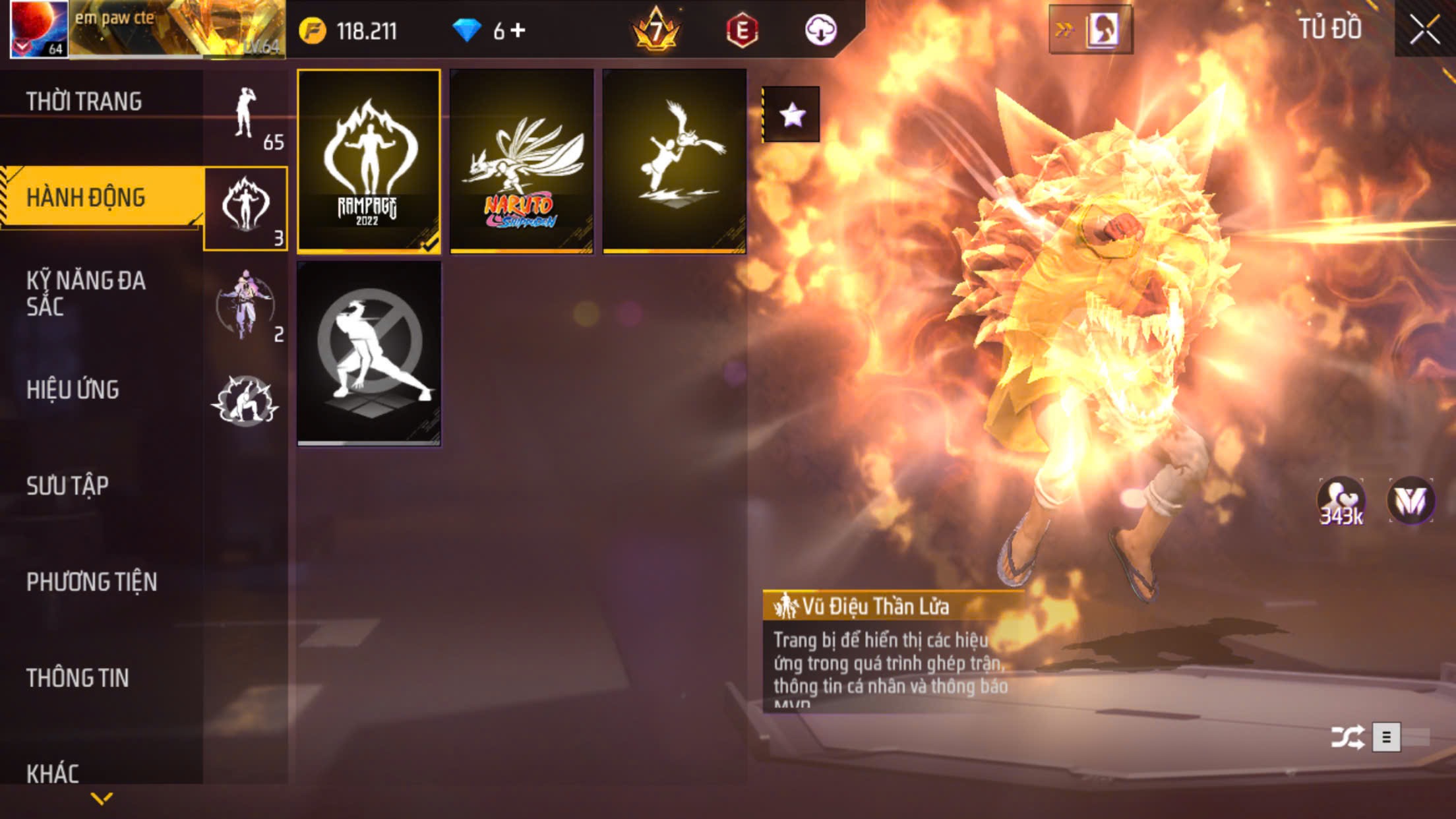Toggle the star favorites filter
The width and height of the screenshot is (1456, 819).
pyautogui.click(x=791, y=115)
